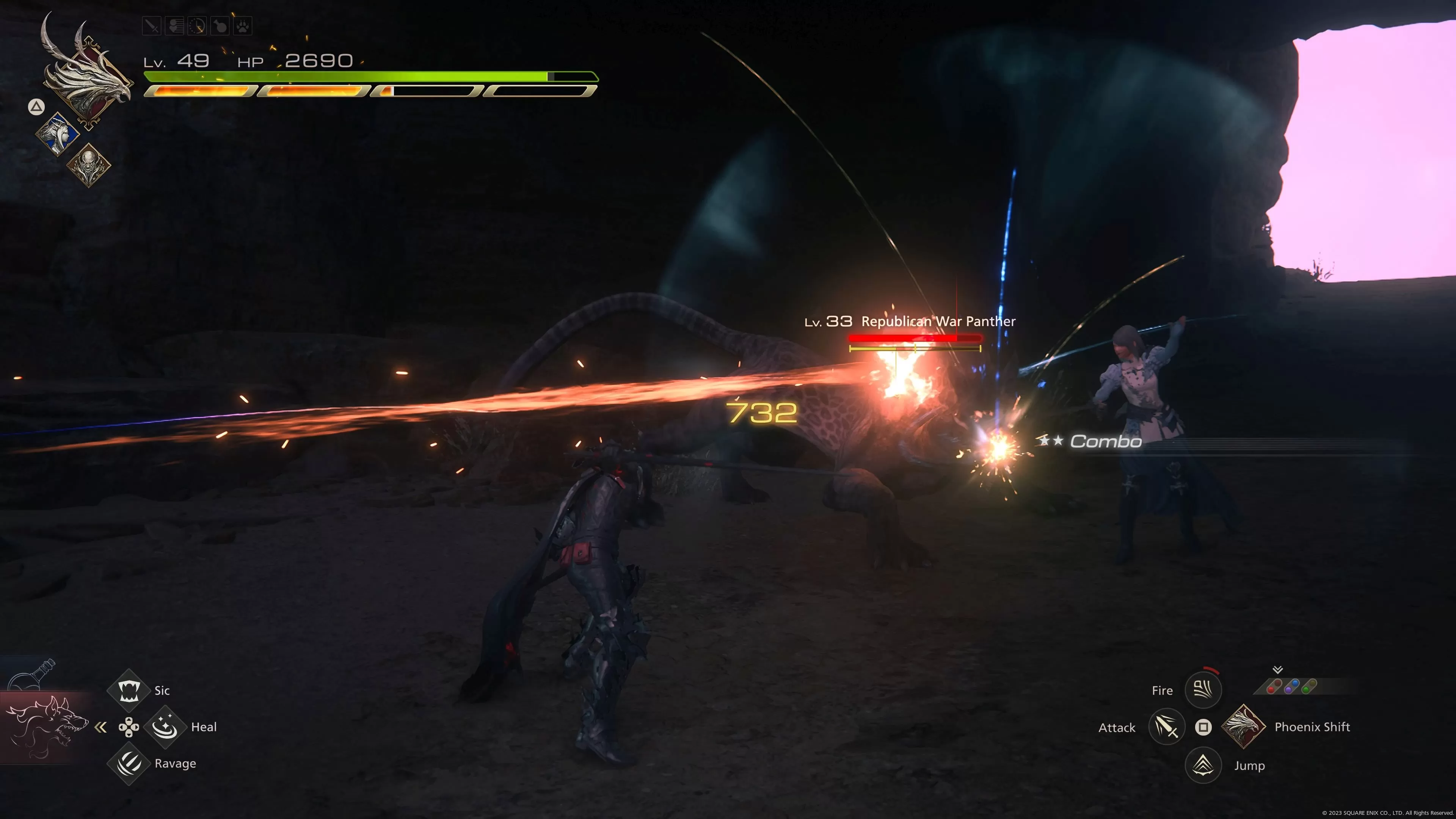Select the sword attack icon in top-left toolbar
1456x819 pixels.
click(x=152, y=25)
